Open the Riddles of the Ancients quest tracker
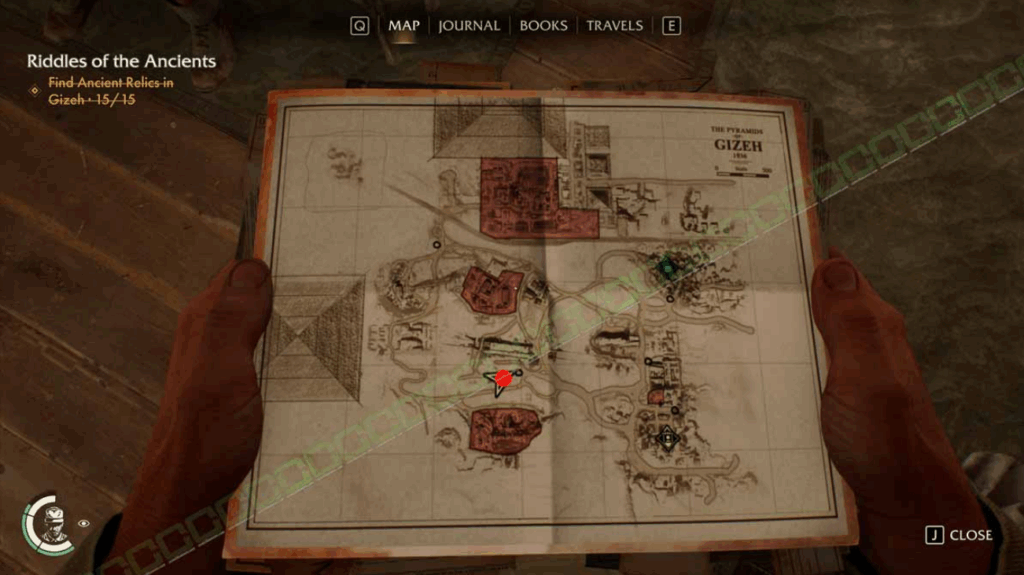The width and height of the screenshot is (1024, 575). tap(121, 62)
